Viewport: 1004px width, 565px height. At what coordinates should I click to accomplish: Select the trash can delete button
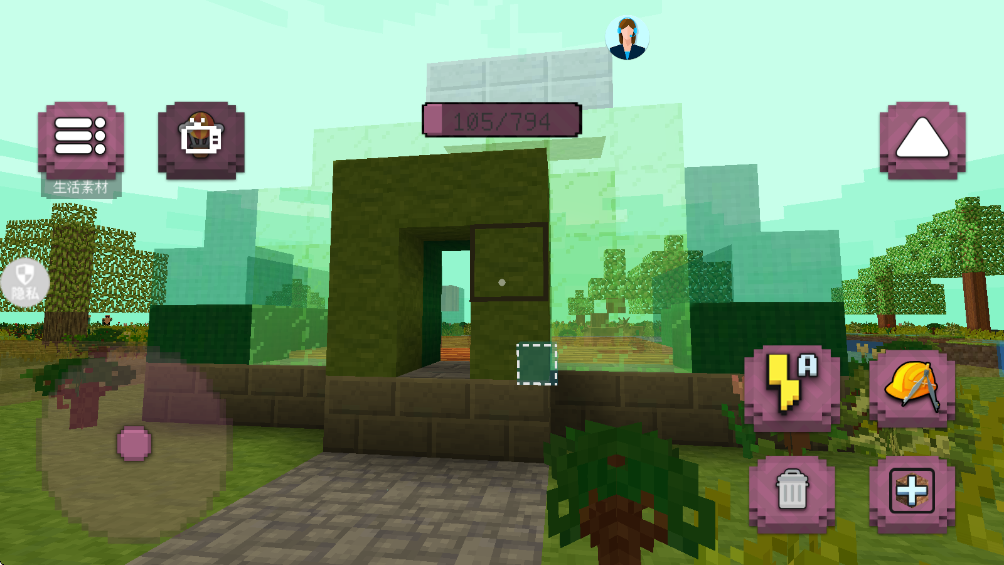point(791,492)
